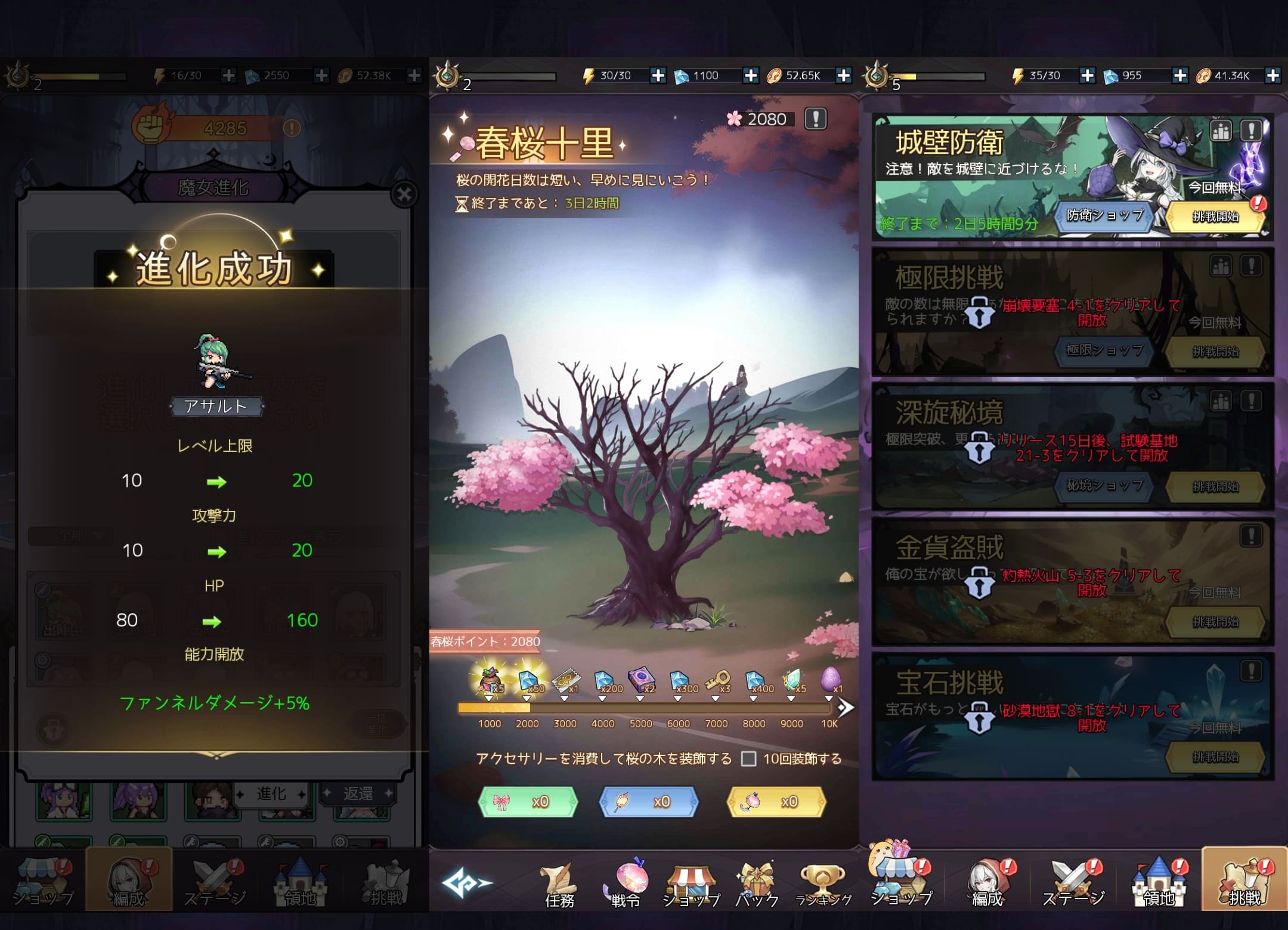Show more rewards with the track arrow
Image resolution: width=1288 pixels, height=930 pixels.
(845, 708)
